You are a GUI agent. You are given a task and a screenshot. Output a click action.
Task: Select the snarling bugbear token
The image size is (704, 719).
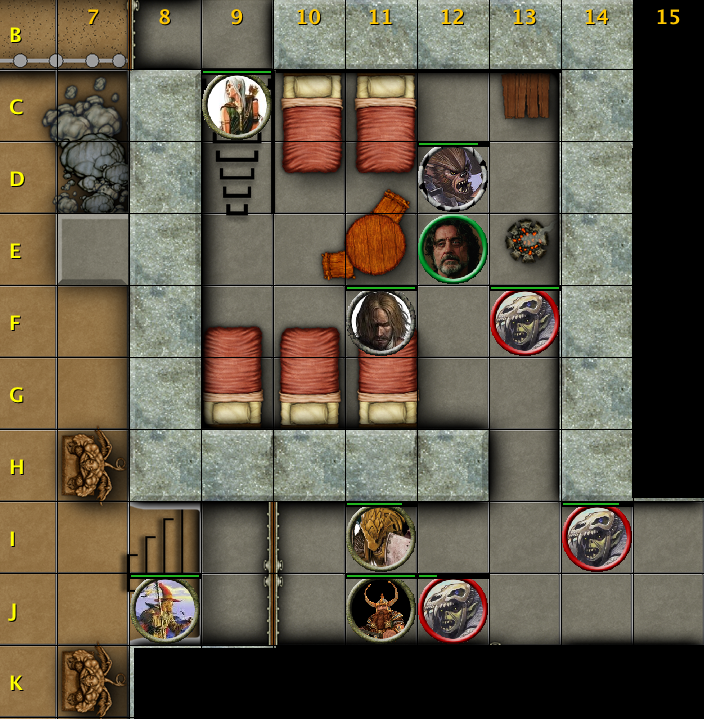pyautogui.click(x=452, y=178)
